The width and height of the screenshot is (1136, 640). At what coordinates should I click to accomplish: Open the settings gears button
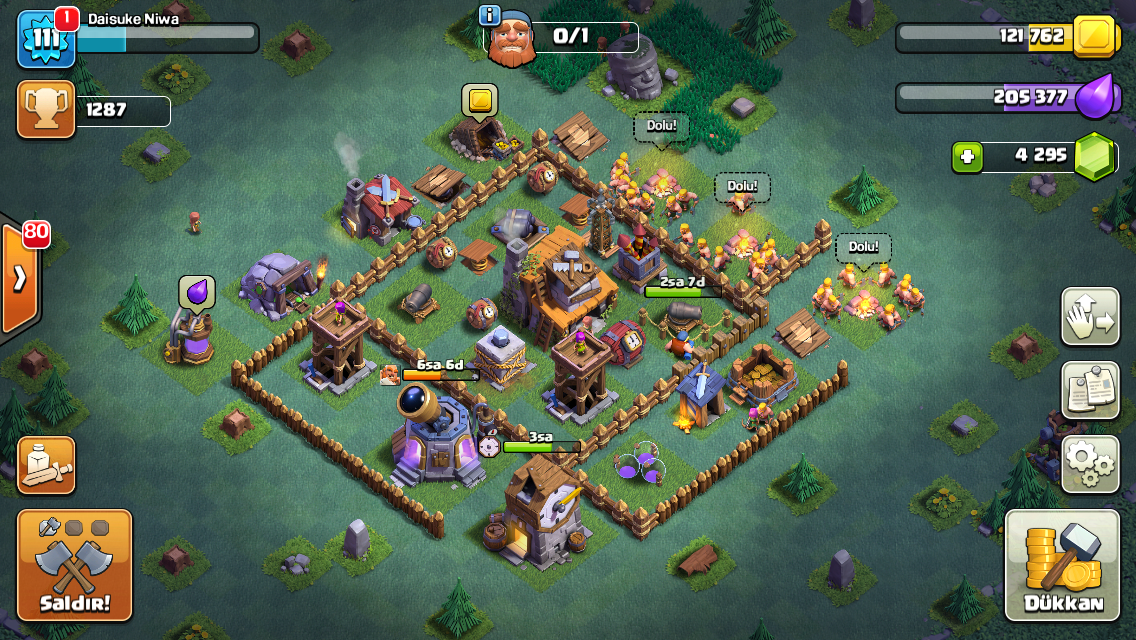point(1090,463)
